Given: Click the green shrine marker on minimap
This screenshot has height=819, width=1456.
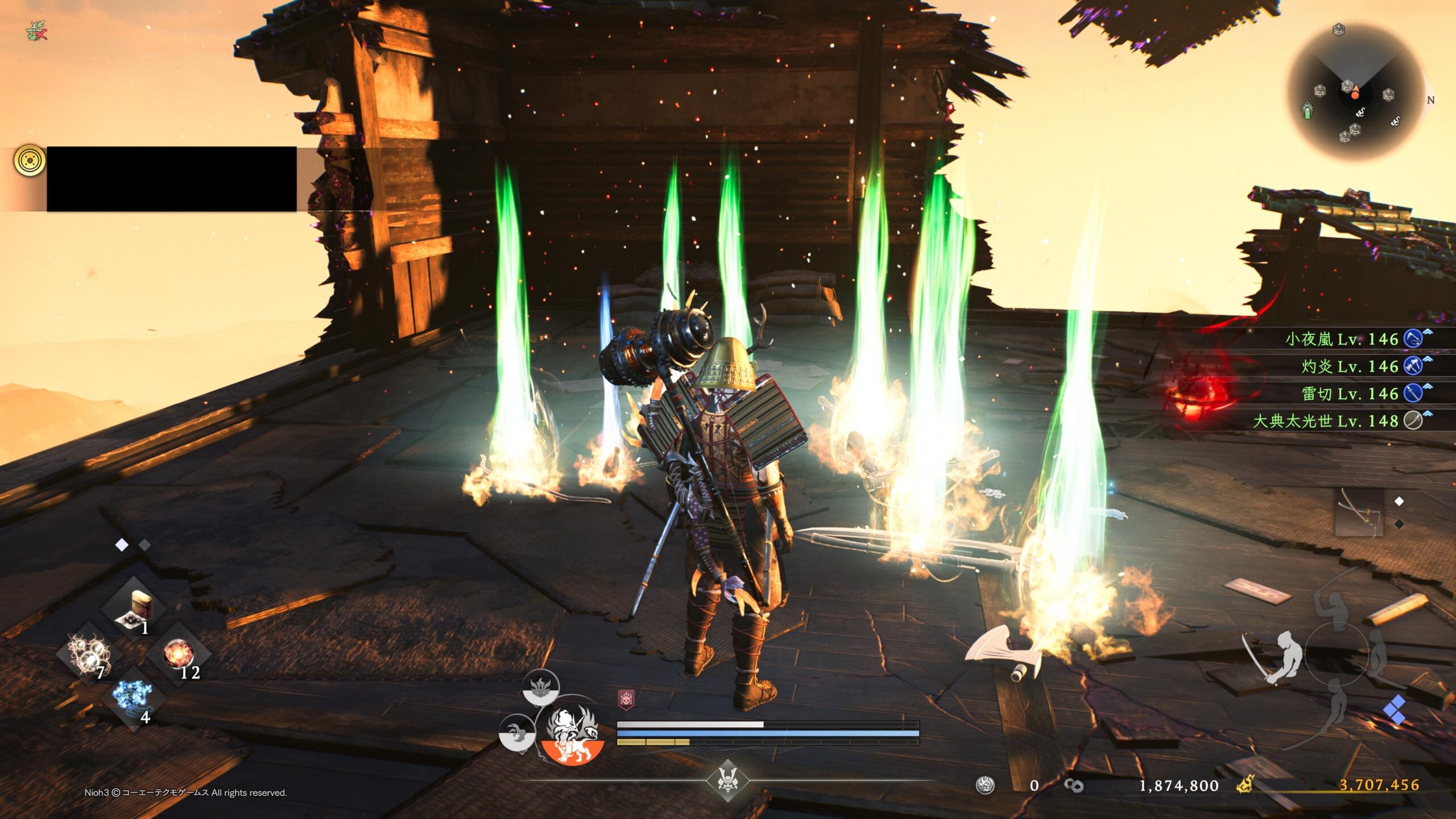Looking at the screenshot, I should pos(1308,110).
